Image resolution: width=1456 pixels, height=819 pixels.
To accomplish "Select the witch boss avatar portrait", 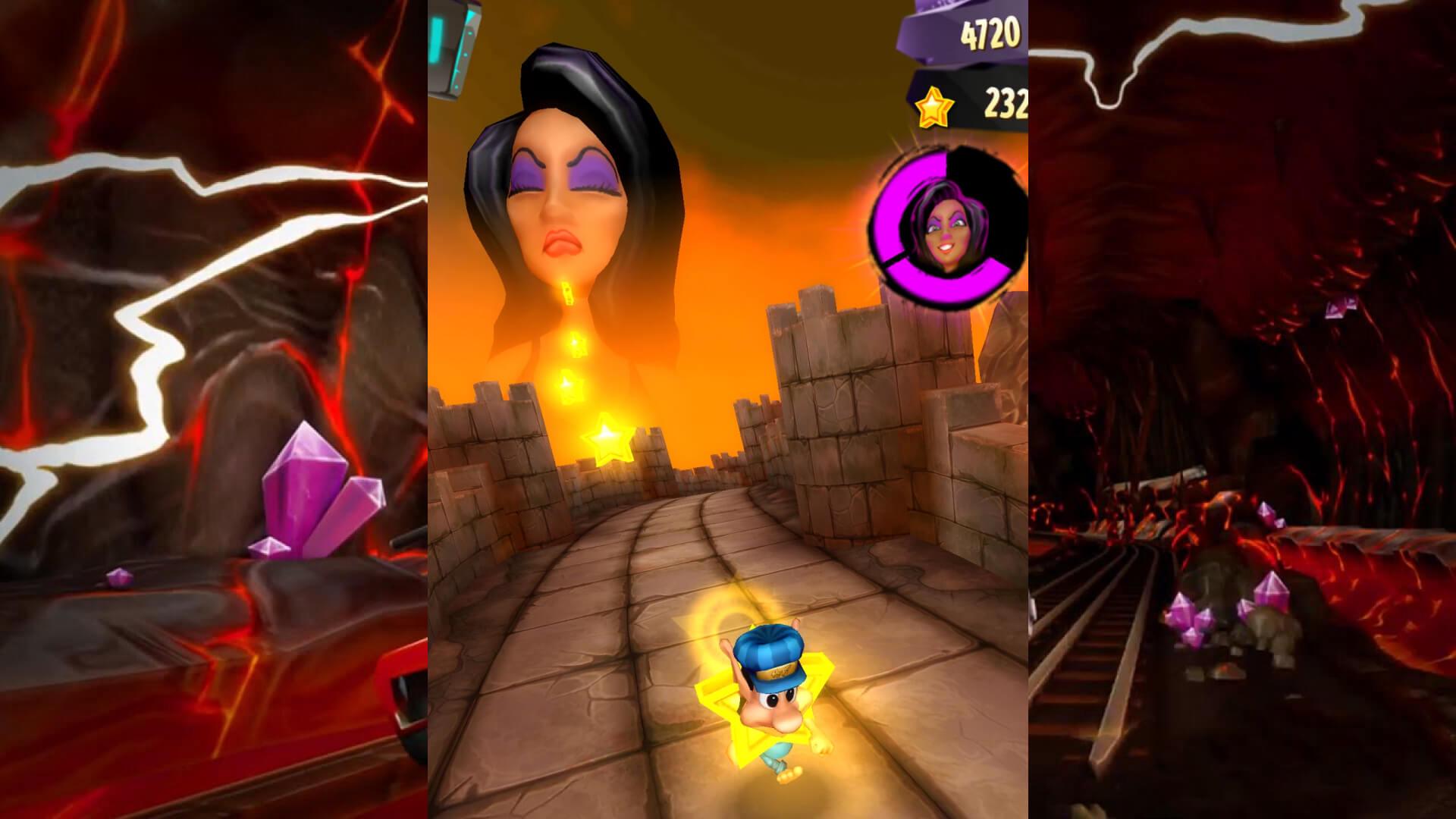I will point(949,227).
